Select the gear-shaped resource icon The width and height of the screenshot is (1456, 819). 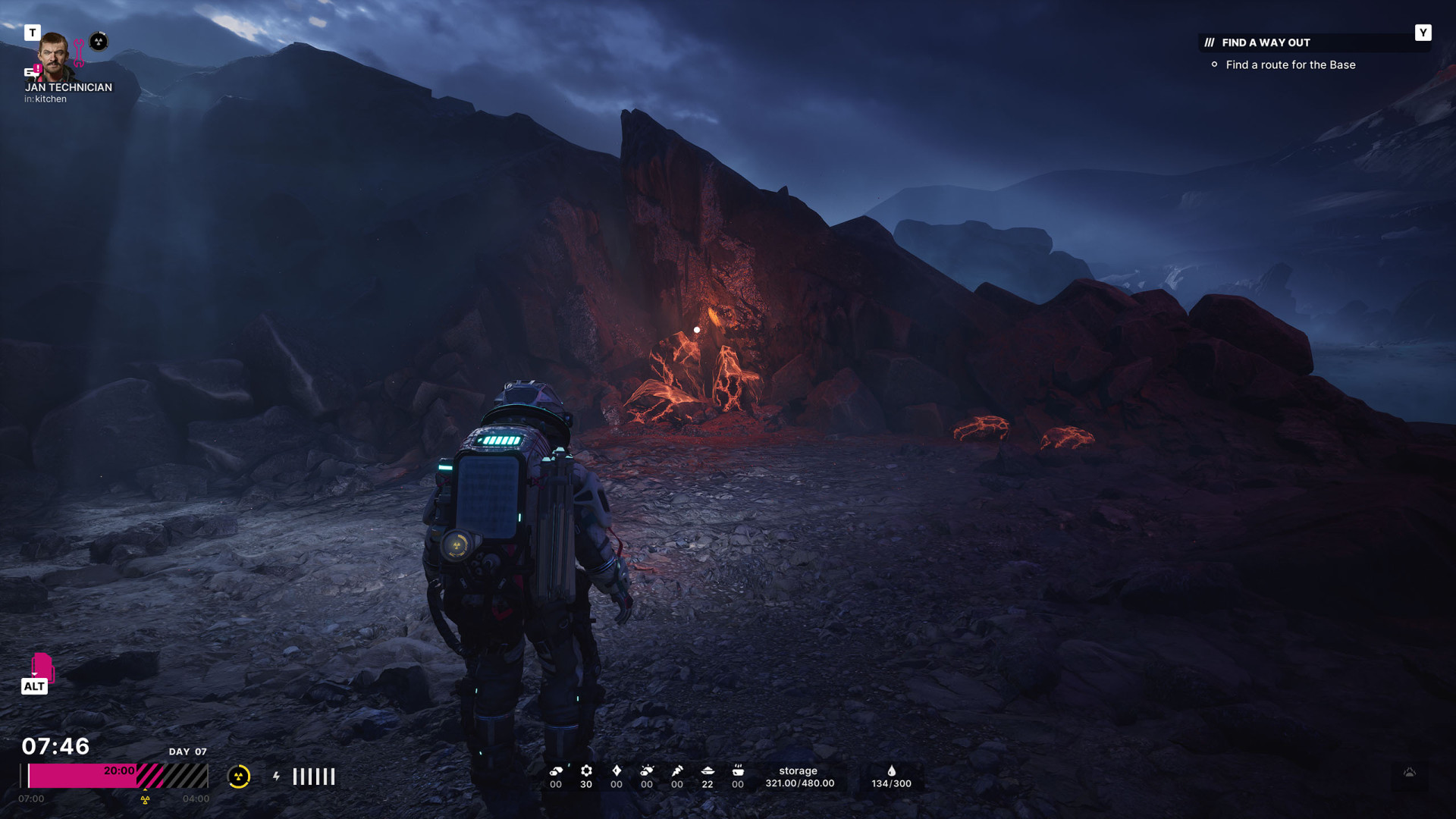[586, 770]
